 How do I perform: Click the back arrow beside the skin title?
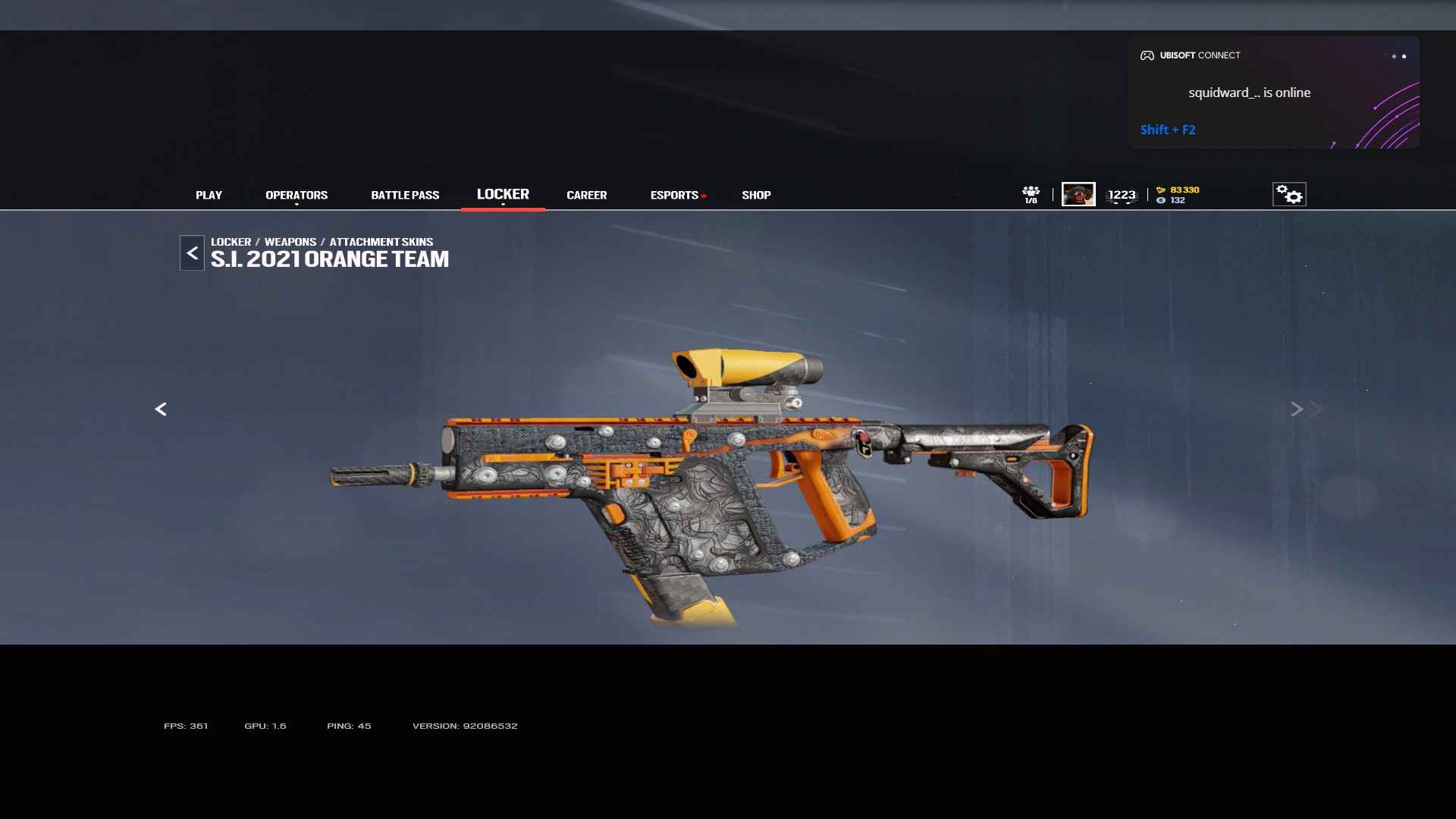[x=192, y=253]
